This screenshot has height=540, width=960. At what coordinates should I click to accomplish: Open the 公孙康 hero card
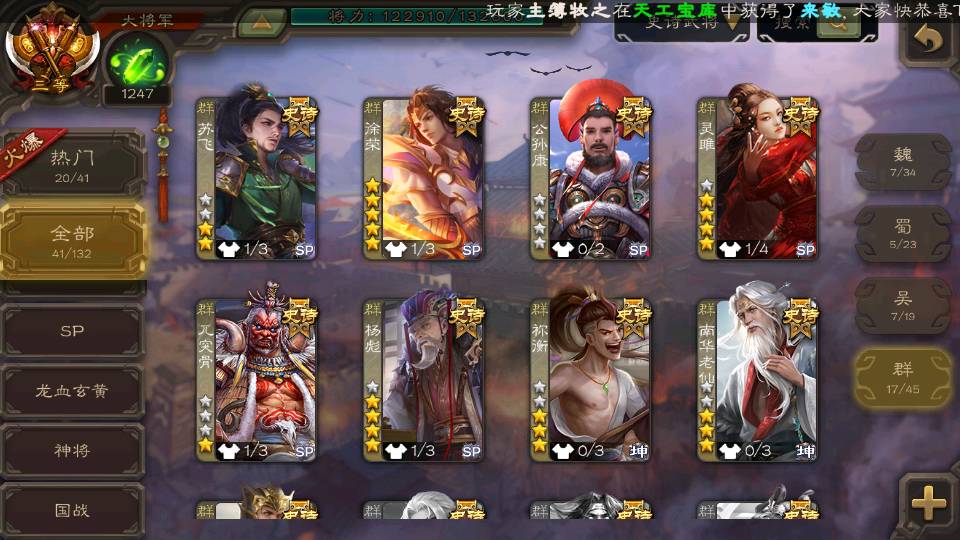point(591,178)
